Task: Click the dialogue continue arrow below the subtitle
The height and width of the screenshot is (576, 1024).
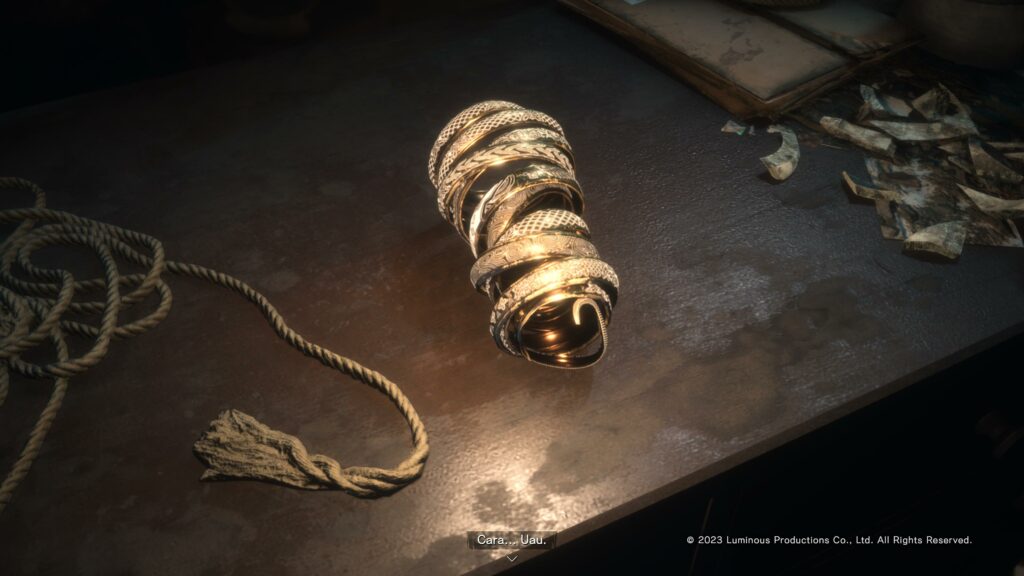Action: coord(511,558)
